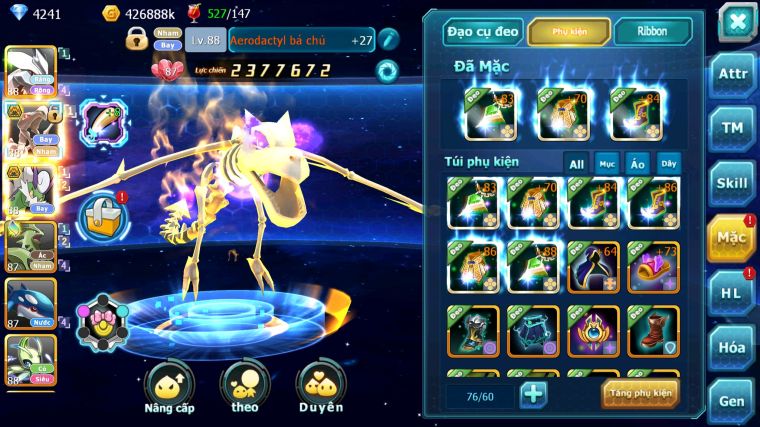The width and height of the screenshot is (760, 427).
Task: Select the Hóa side tab
Action: (732, 347)
